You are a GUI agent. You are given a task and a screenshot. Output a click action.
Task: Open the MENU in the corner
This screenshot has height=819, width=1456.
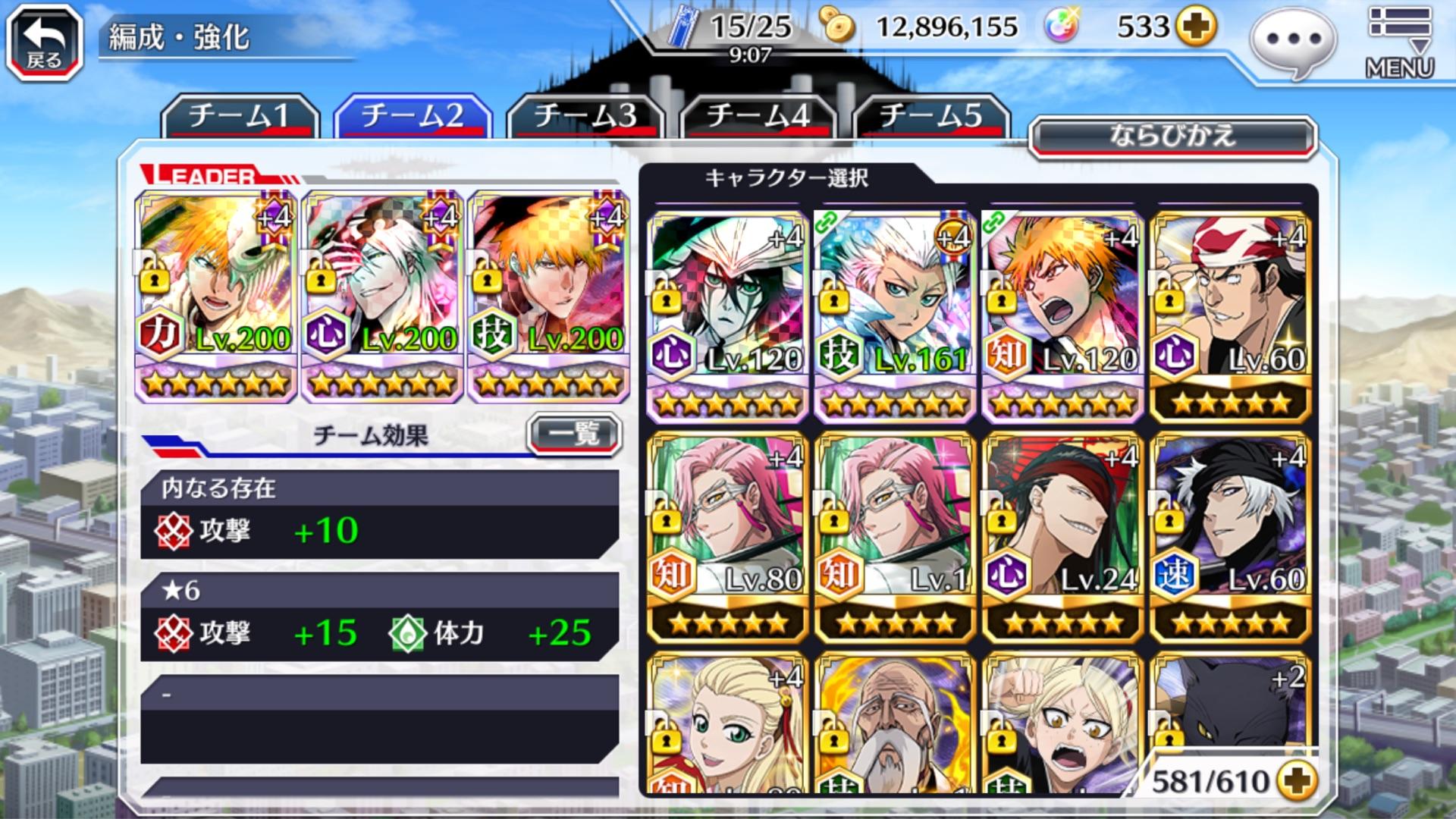[x=1400, y=42]
